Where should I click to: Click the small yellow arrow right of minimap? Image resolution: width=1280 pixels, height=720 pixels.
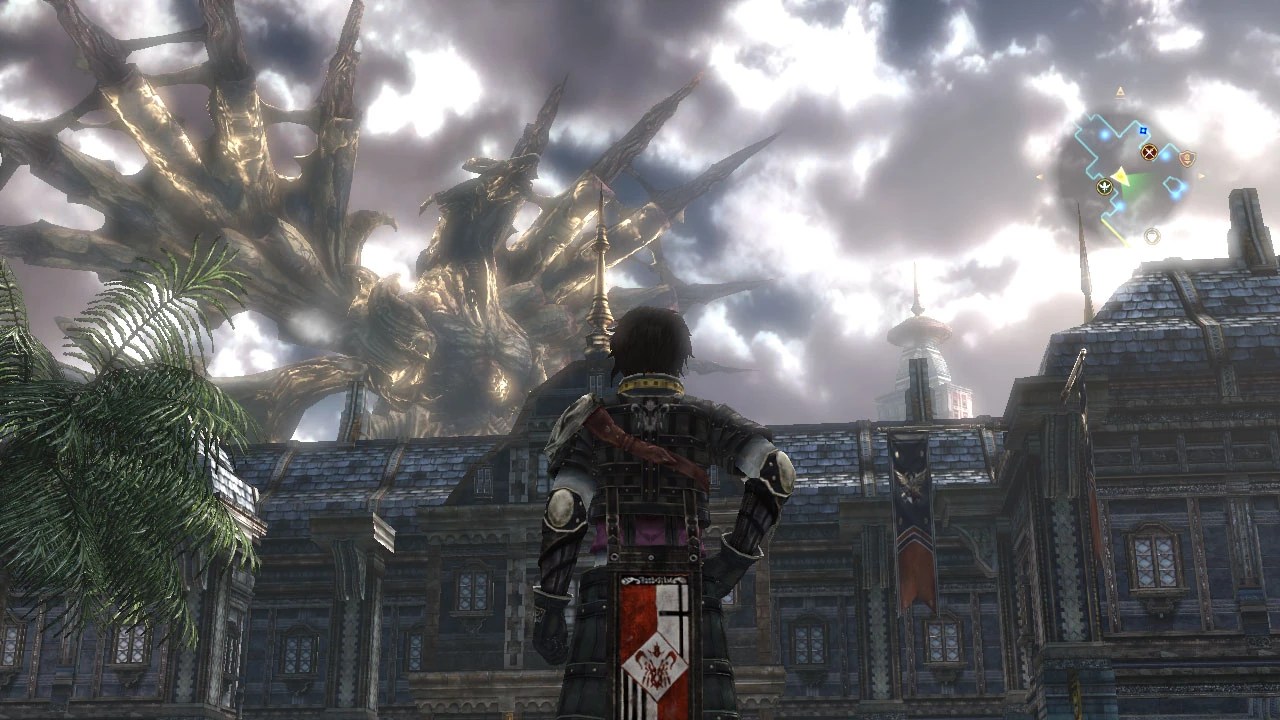point(1201,175)
